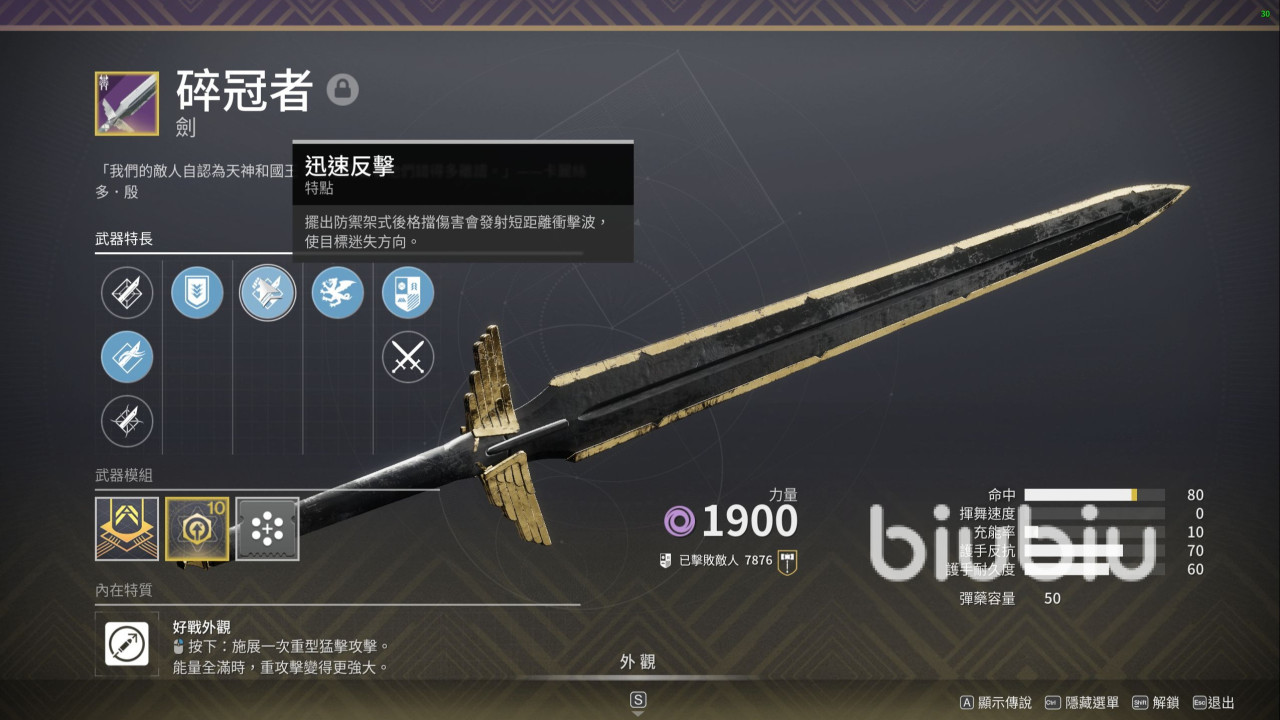Open the gold chevron weapon mod slot

[x=127, y=529]
